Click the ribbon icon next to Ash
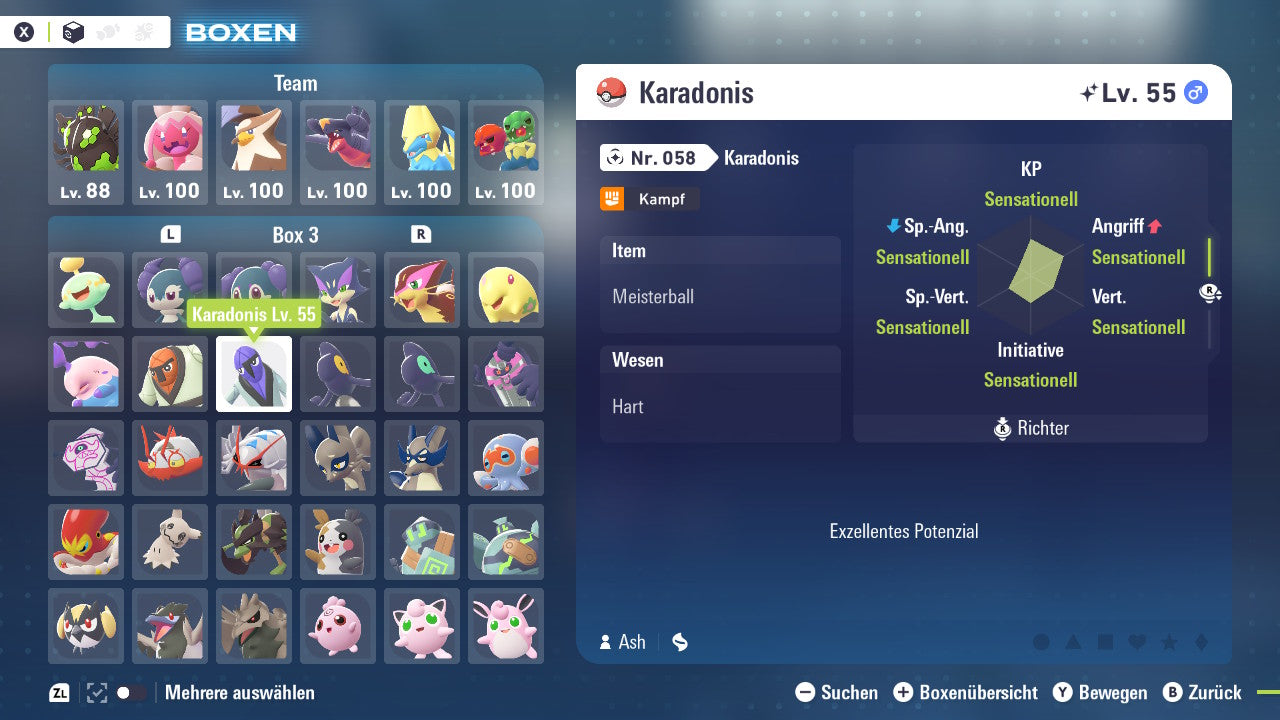Screen dimensions: 1280x720 click(x=679, y=642)
